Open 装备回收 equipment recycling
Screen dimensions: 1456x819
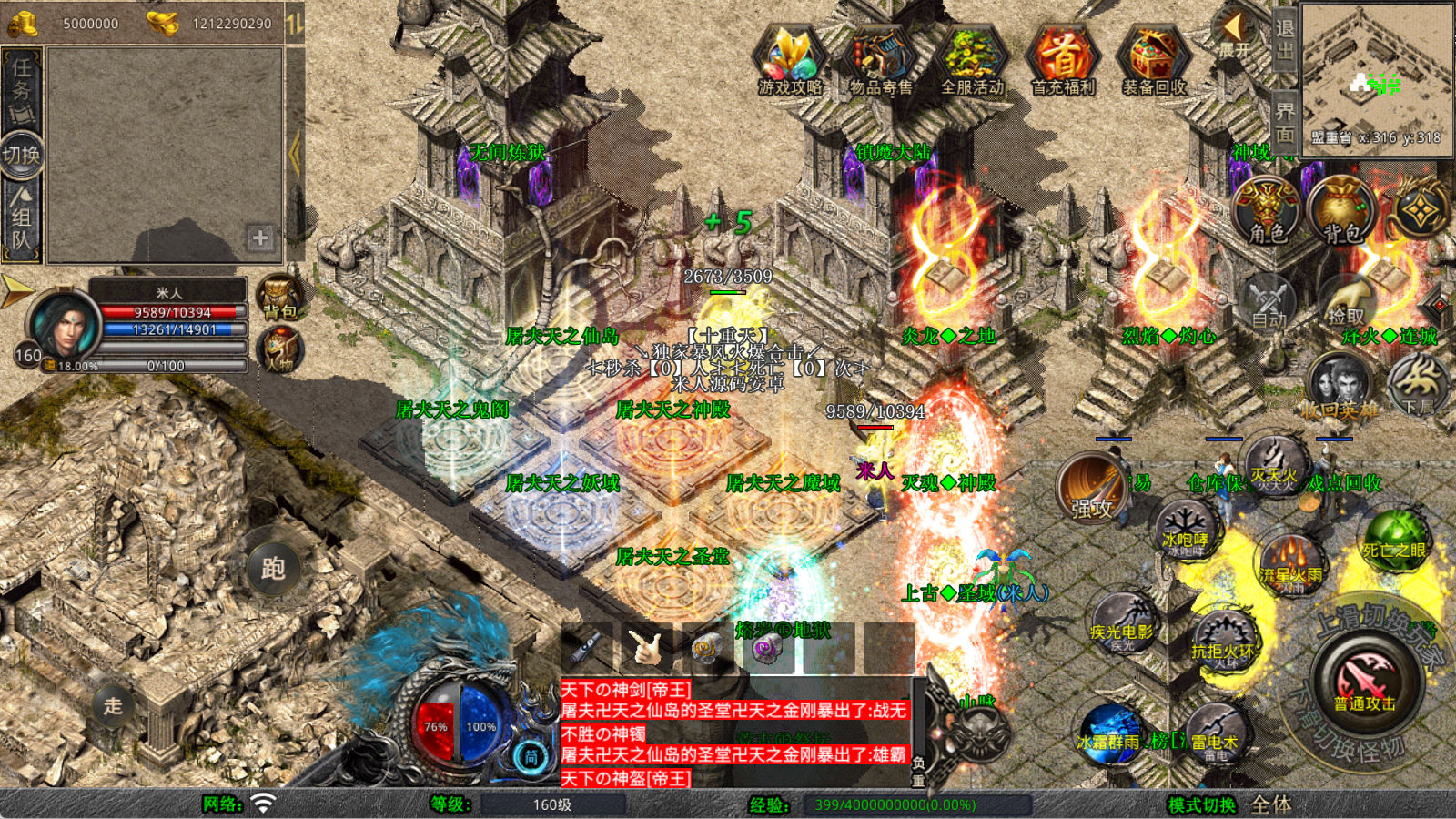coord(1154,60)
